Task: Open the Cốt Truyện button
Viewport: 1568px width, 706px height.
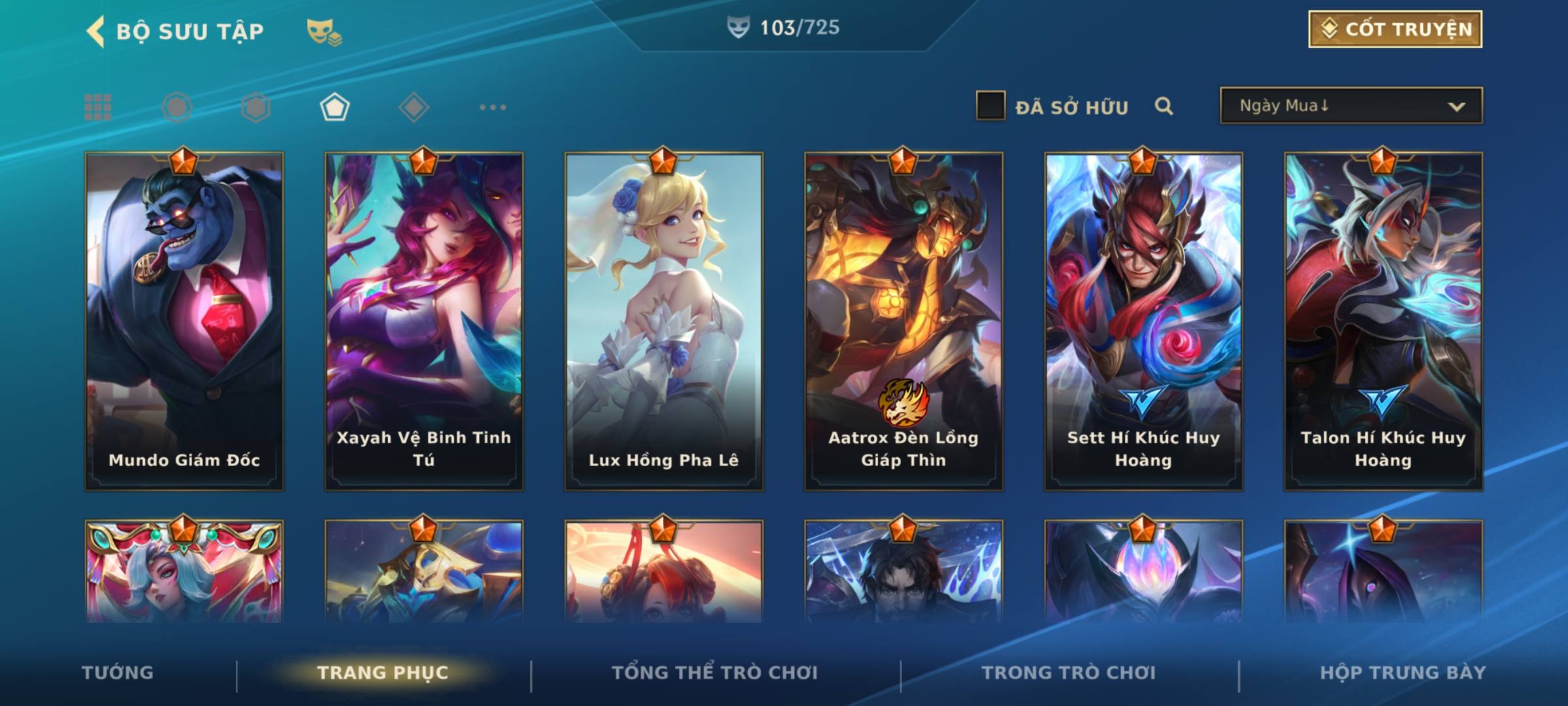Action: [x=1395, y=29]
